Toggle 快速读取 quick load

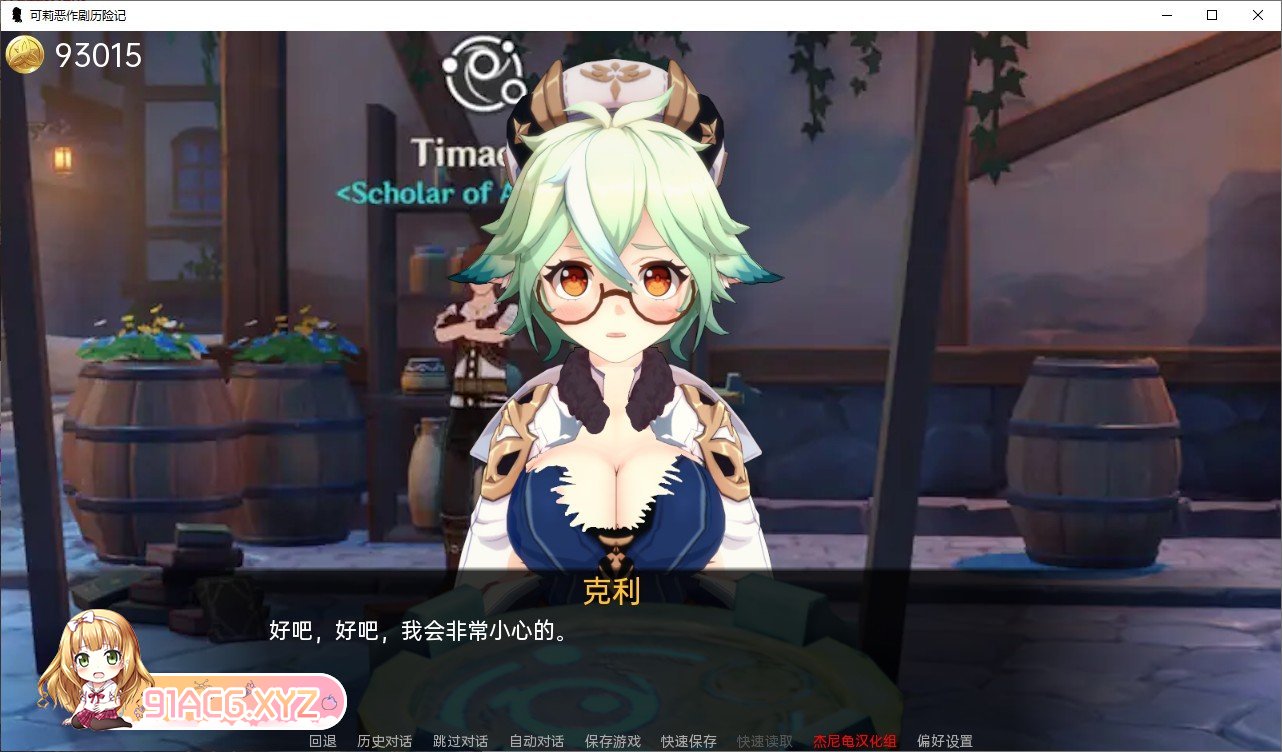(762, 742)
